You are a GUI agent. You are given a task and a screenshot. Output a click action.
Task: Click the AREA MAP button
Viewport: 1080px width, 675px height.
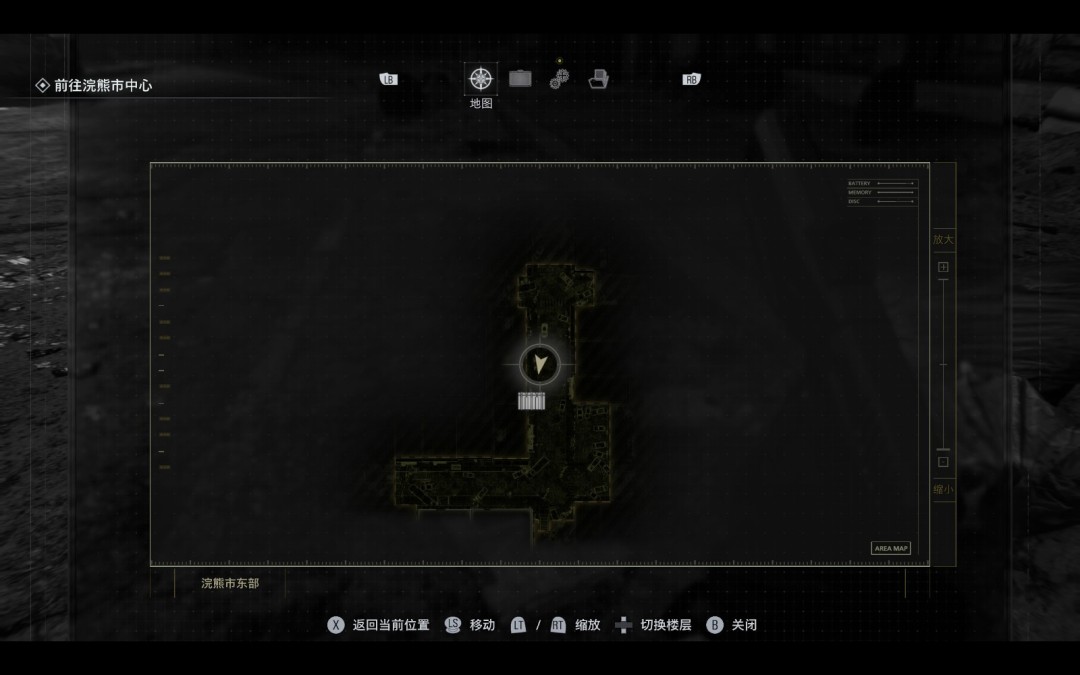point(890,548)
